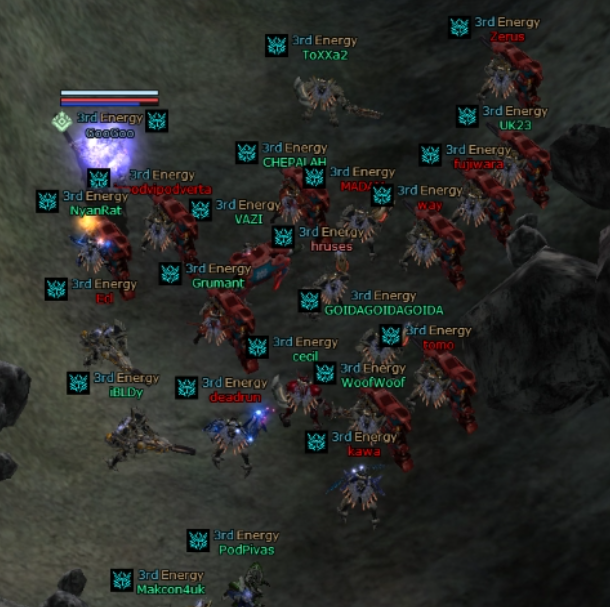Viewport: 610px width, 607px height.
Task: Target enemy player tomo
Action: point(438,345)
